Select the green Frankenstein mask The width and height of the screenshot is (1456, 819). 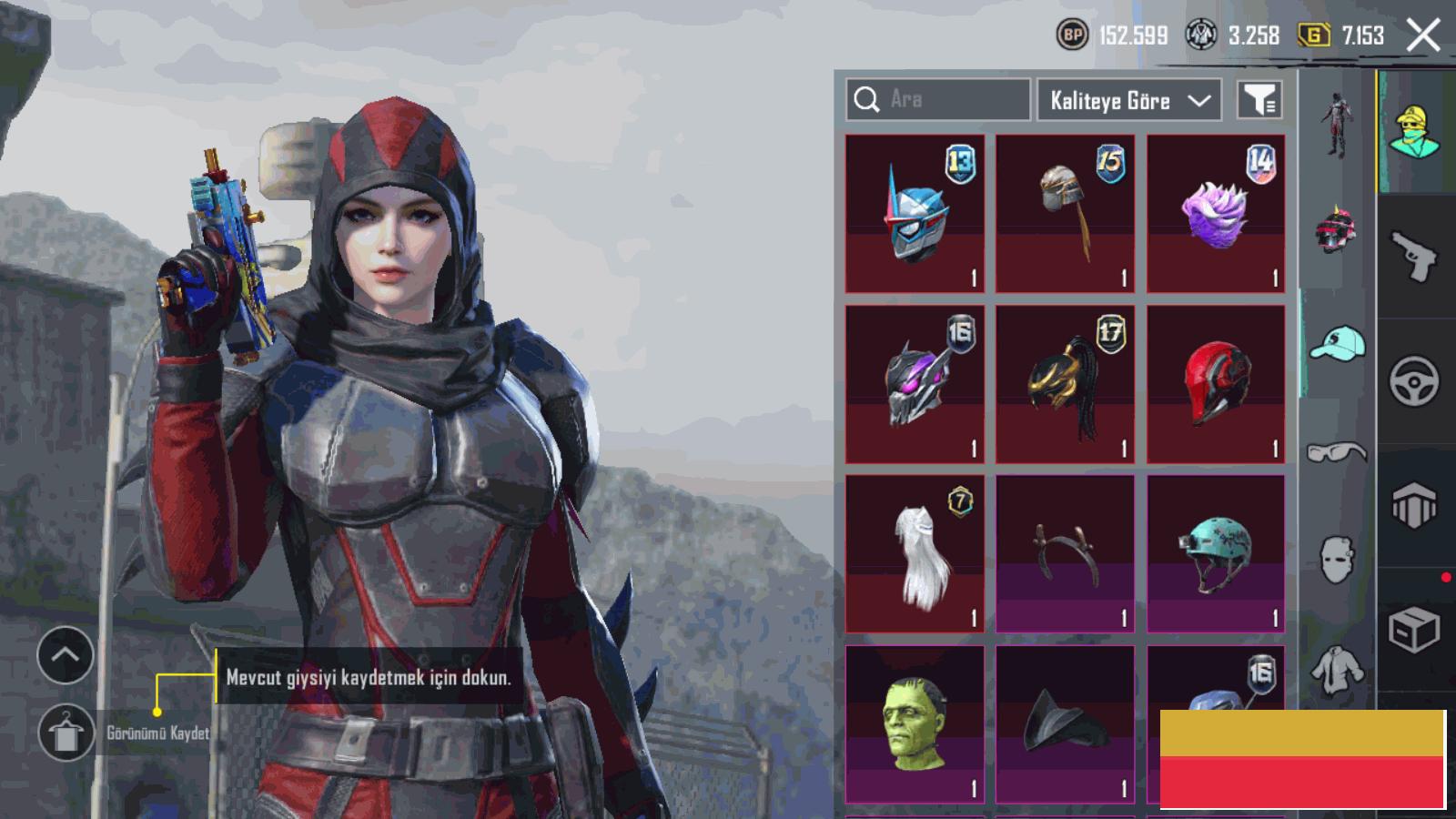point(915,724)
